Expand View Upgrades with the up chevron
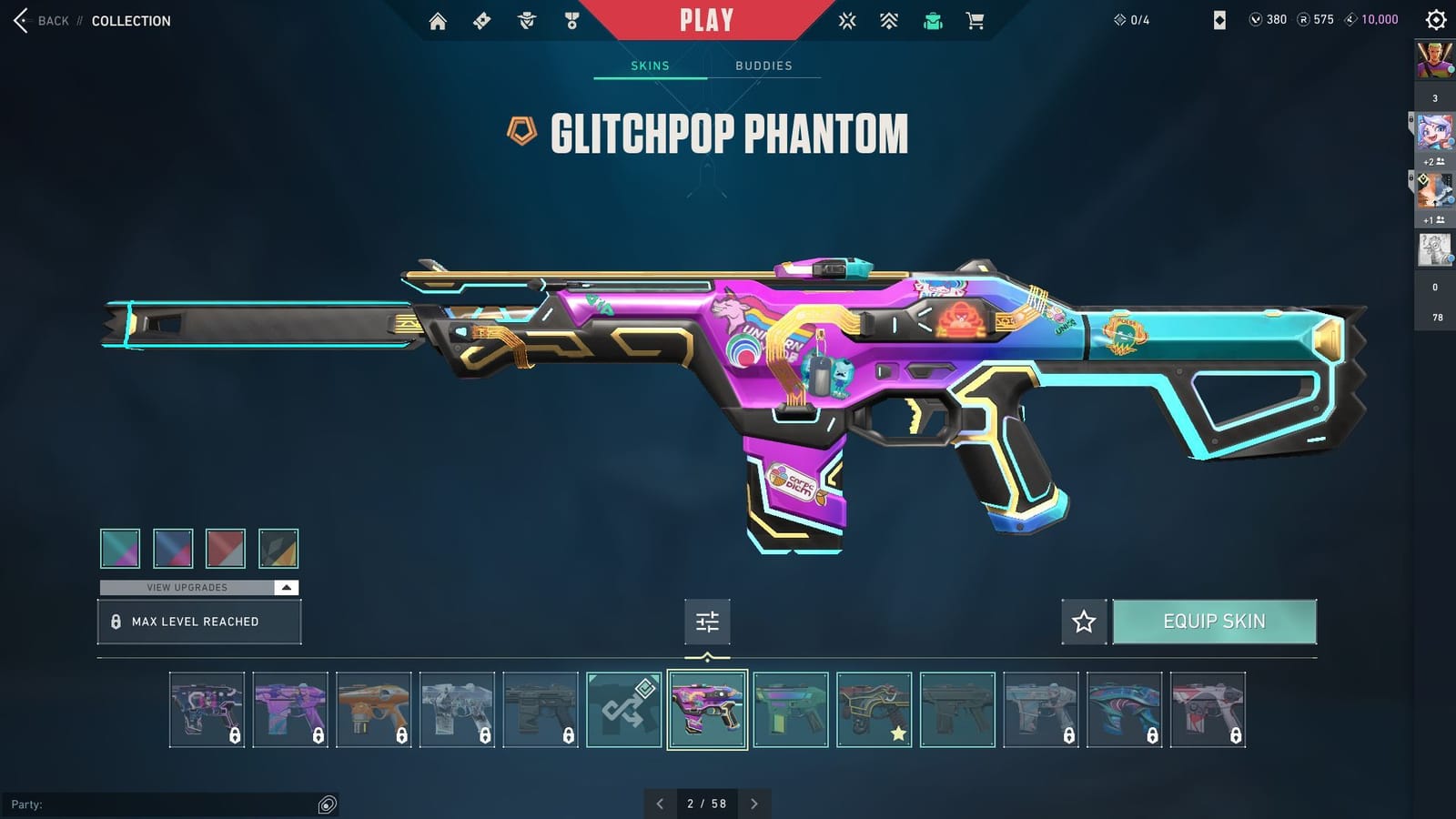The width and height of the screenshot is (1456, 819). click(287, 587)
